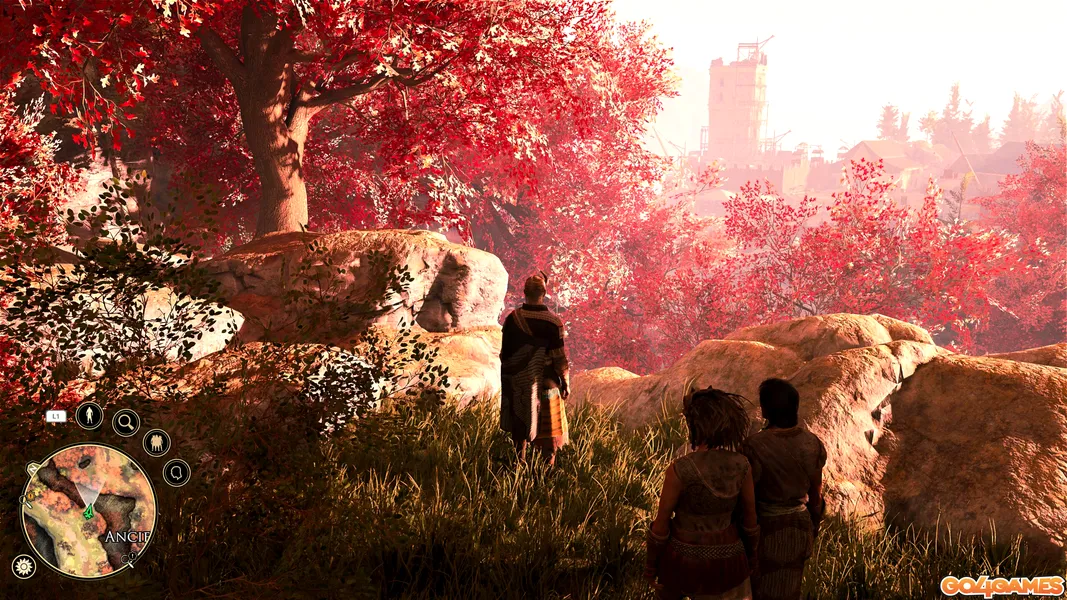Open the party group icon

pyautogui.click(x=156, y=442)
